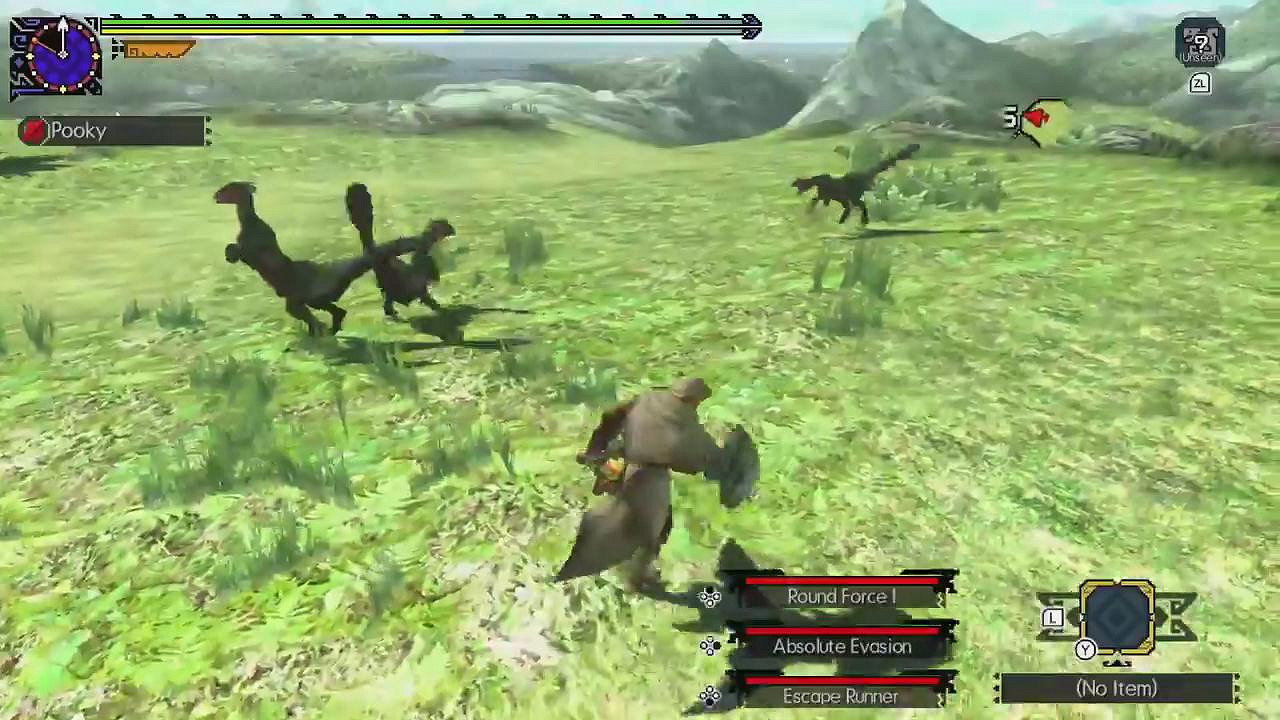Open the Unseen target monster icon
Viewport: 1280px width, 720px height.
tap(1199, 42)
